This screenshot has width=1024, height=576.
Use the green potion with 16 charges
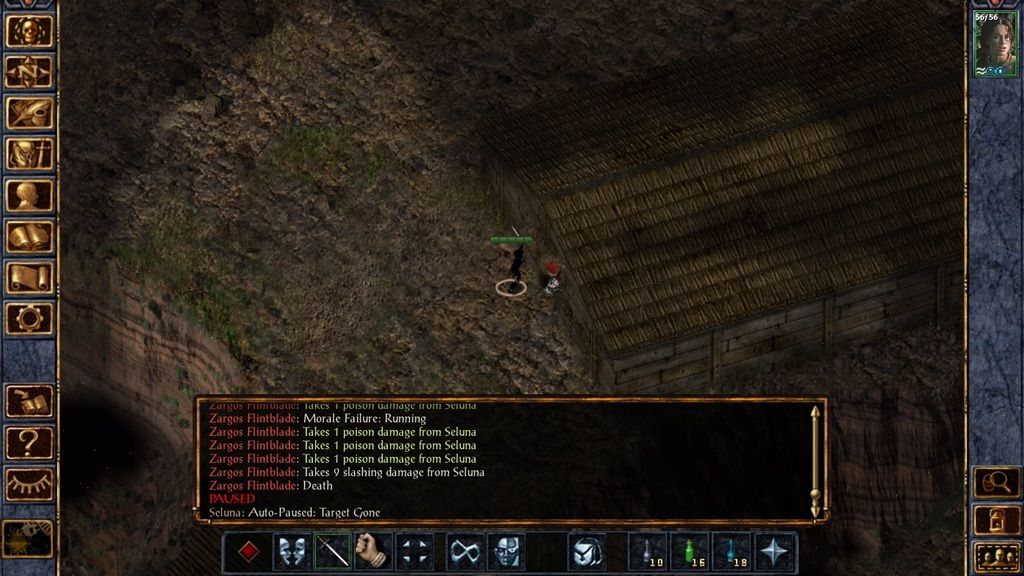(x=690, y=552)
